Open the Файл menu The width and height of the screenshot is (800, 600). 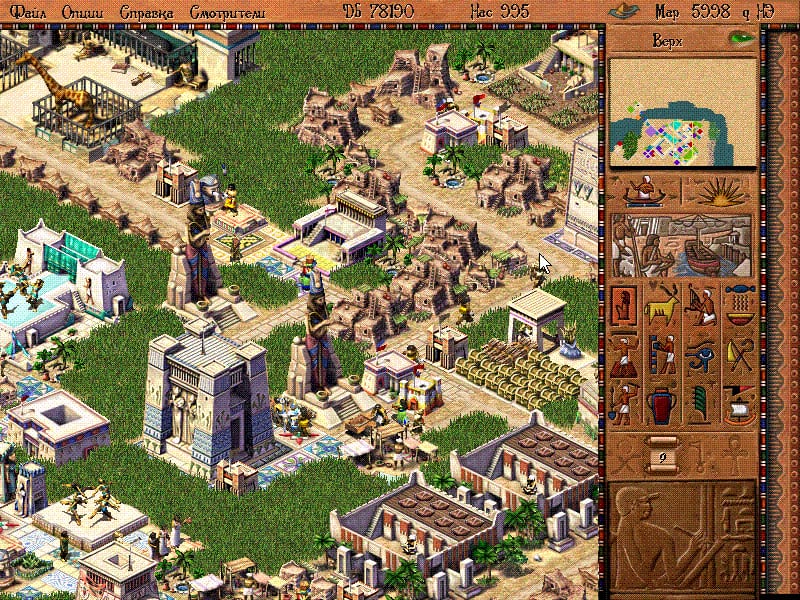tap(28, 12)
